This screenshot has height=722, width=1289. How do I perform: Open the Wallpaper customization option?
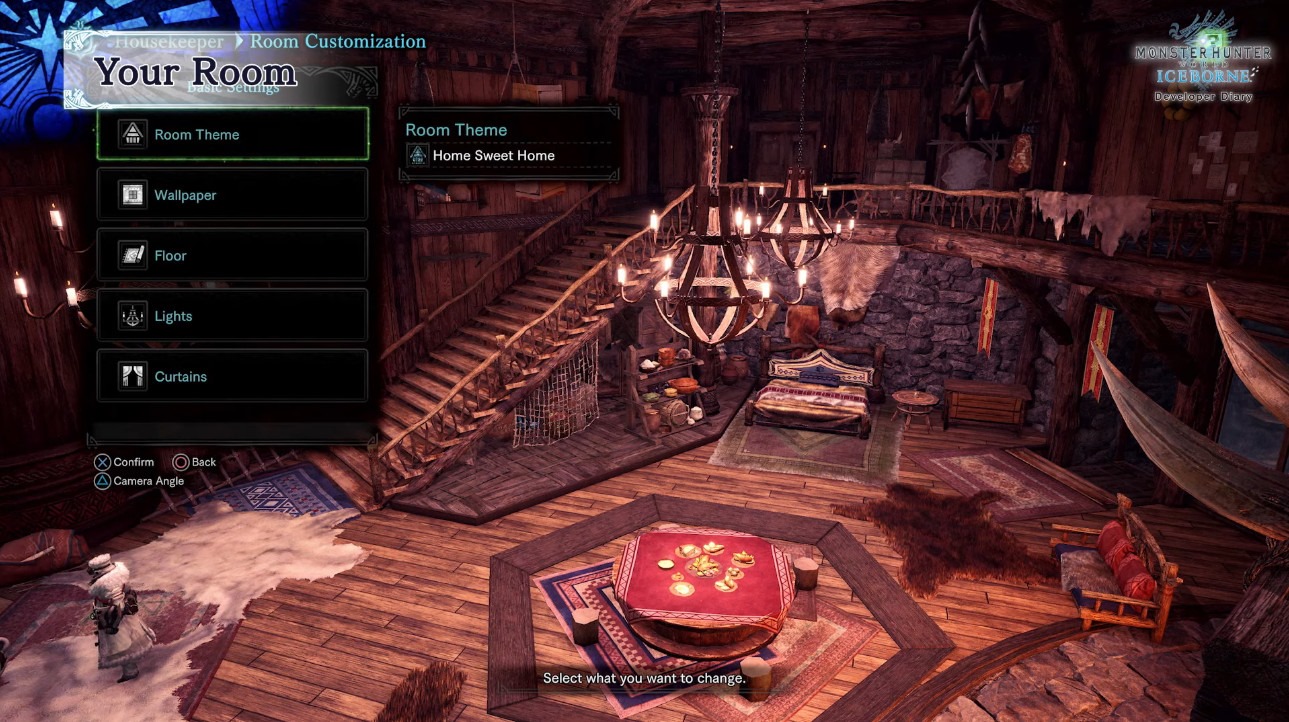click(x=232, y=195)
